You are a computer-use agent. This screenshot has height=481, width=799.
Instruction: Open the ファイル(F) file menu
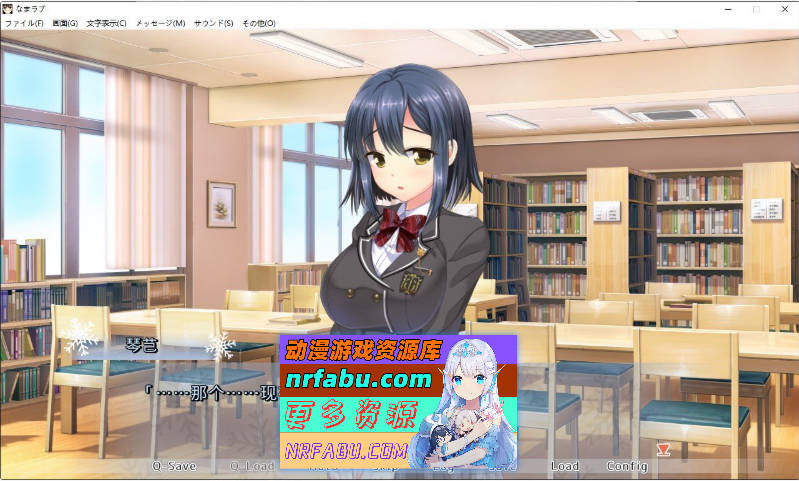tap(24, 23)
